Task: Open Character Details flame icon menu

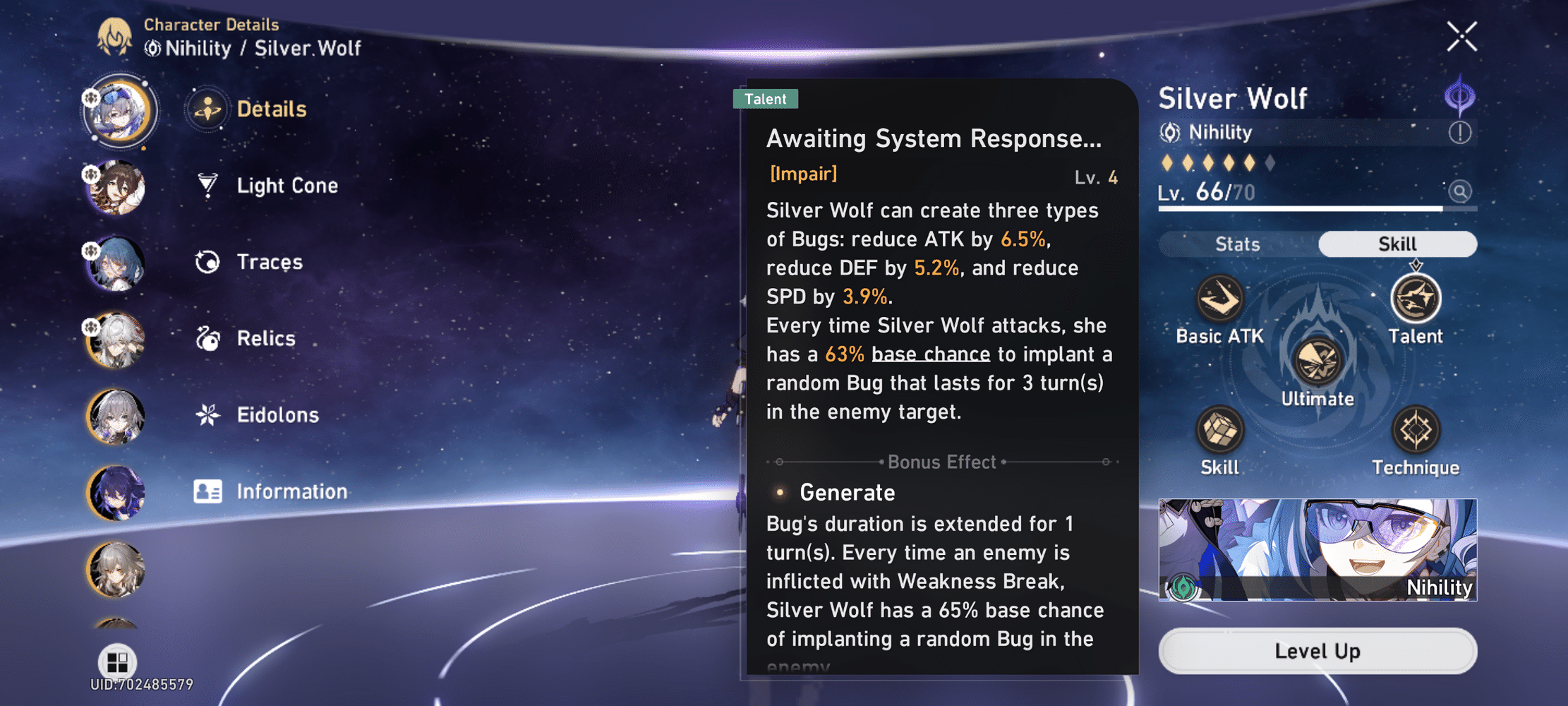Action: (116, 39)
